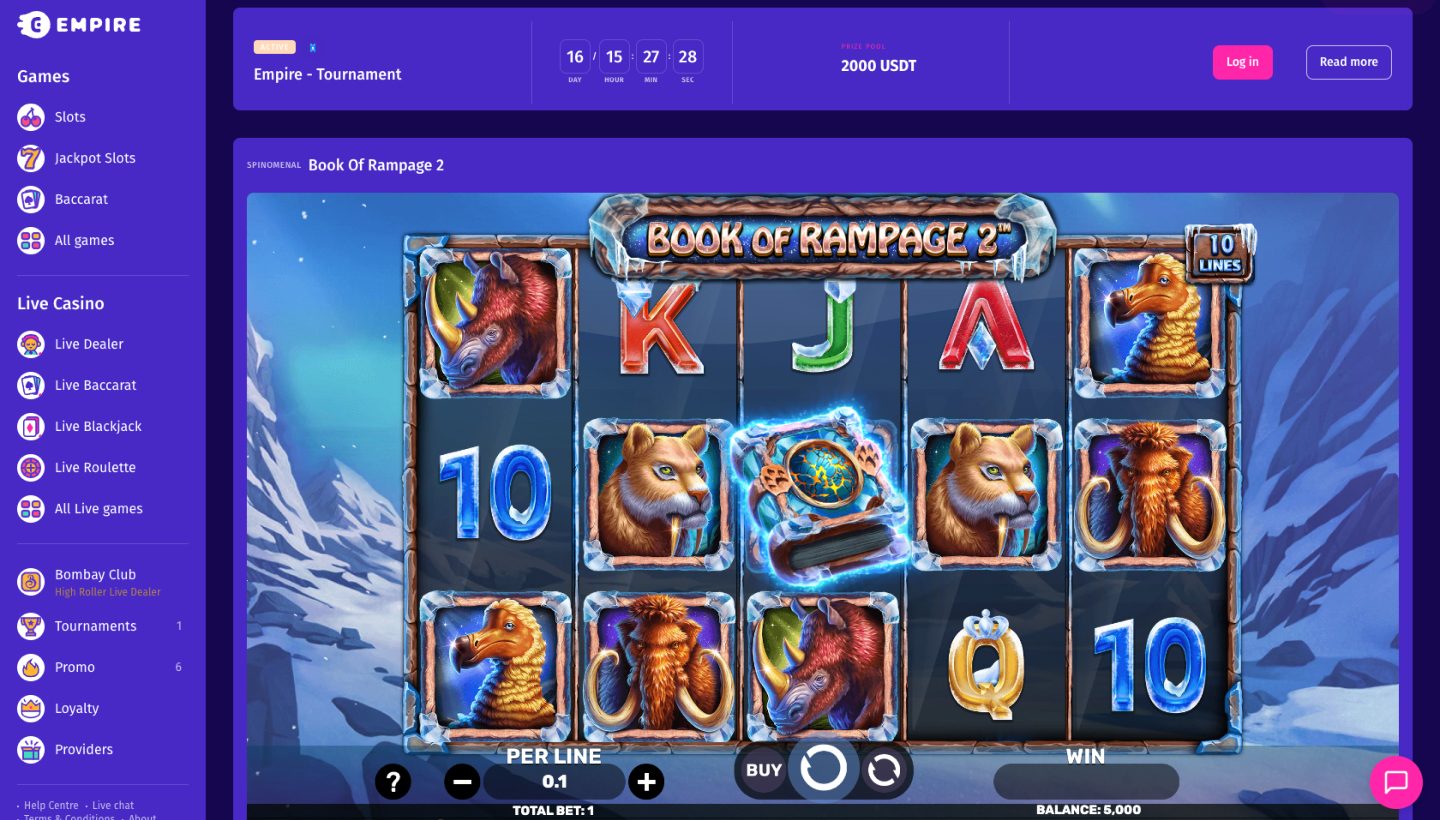Click the Baccarat cards icon
The image size is (1440, 820).
point(30,199)
